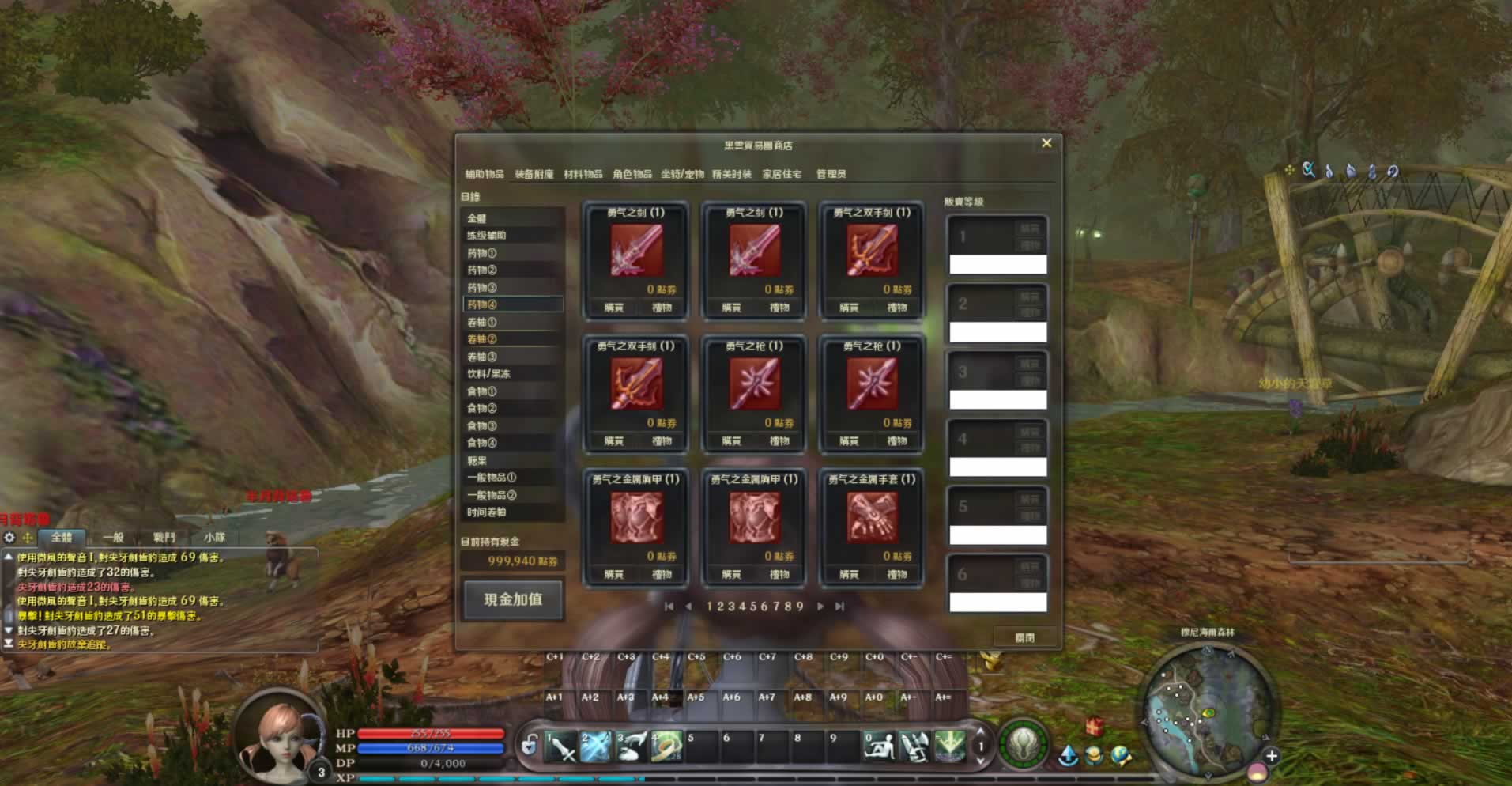Choose the 练级辅助 category in the list
This screenshot has width=1512, height=786.
[487, 236]
